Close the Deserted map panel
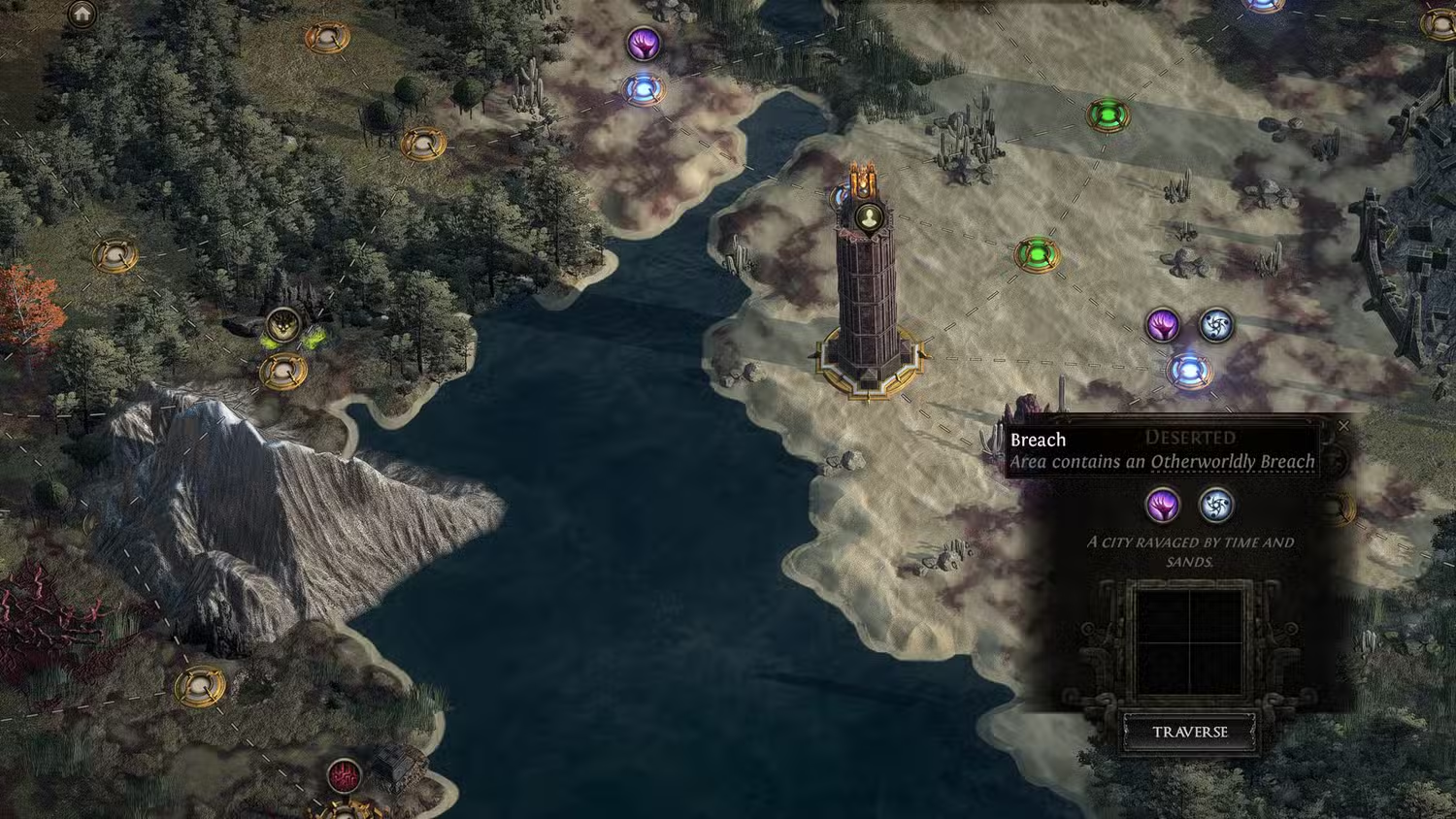1456x819 pixels. coord(1343,426)
